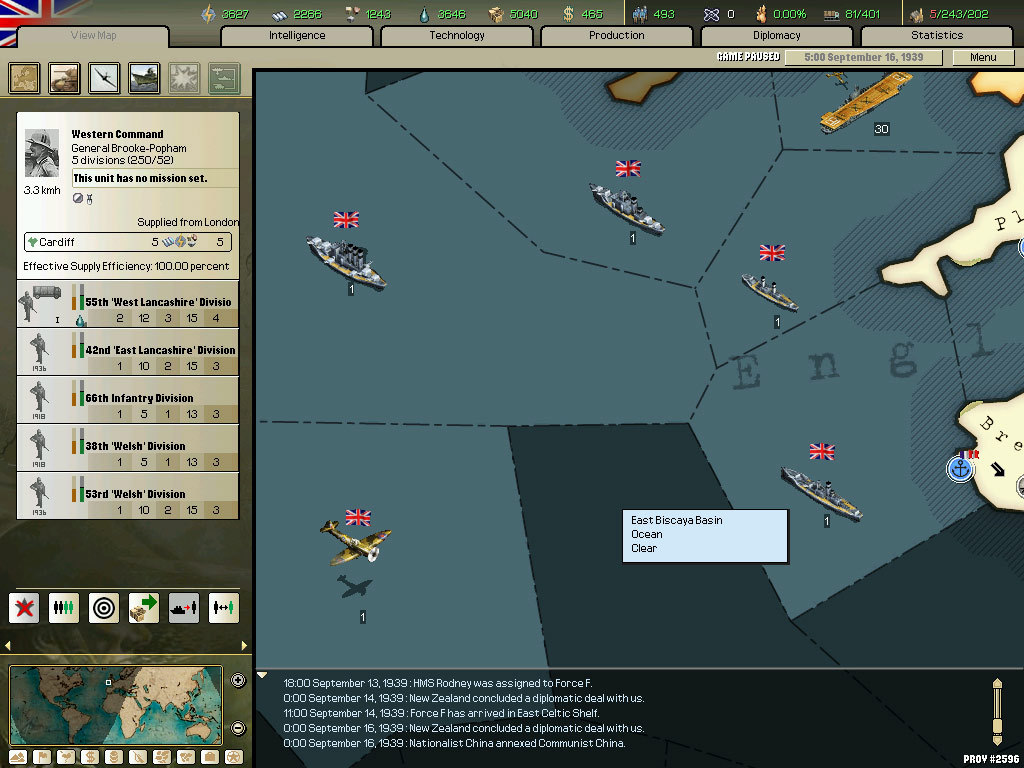Zoom out with the minimap minus button

[x=238, y=727]
